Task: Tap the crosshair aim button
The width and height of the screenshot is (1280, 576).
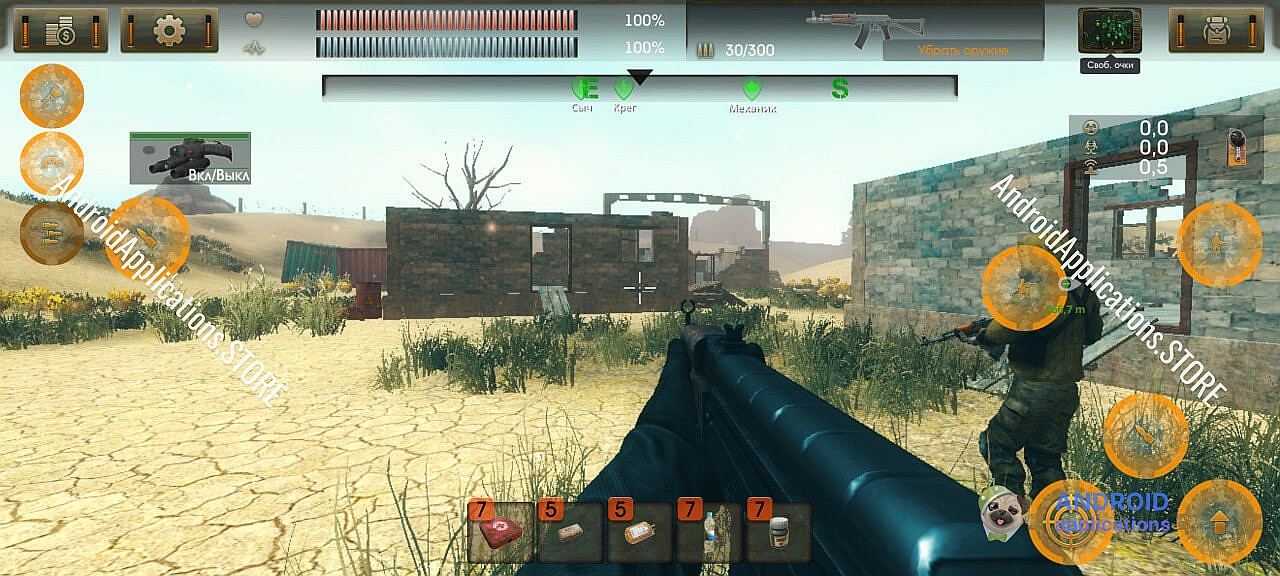Action: coord(1070,522)
